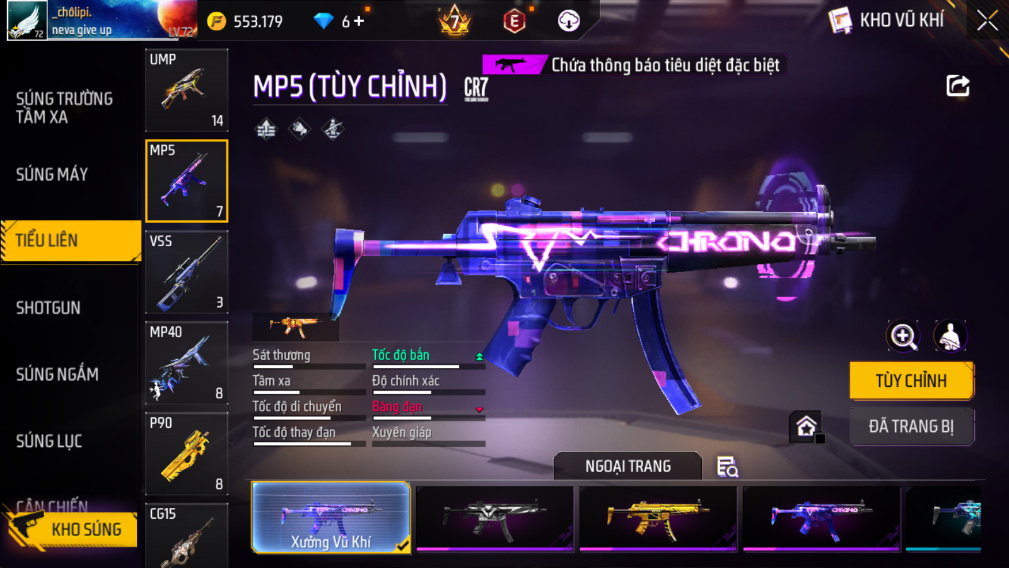Close the weapon armory screen
The height and width of the screenshot is (568, 1009).
click(x=987, y=21)
